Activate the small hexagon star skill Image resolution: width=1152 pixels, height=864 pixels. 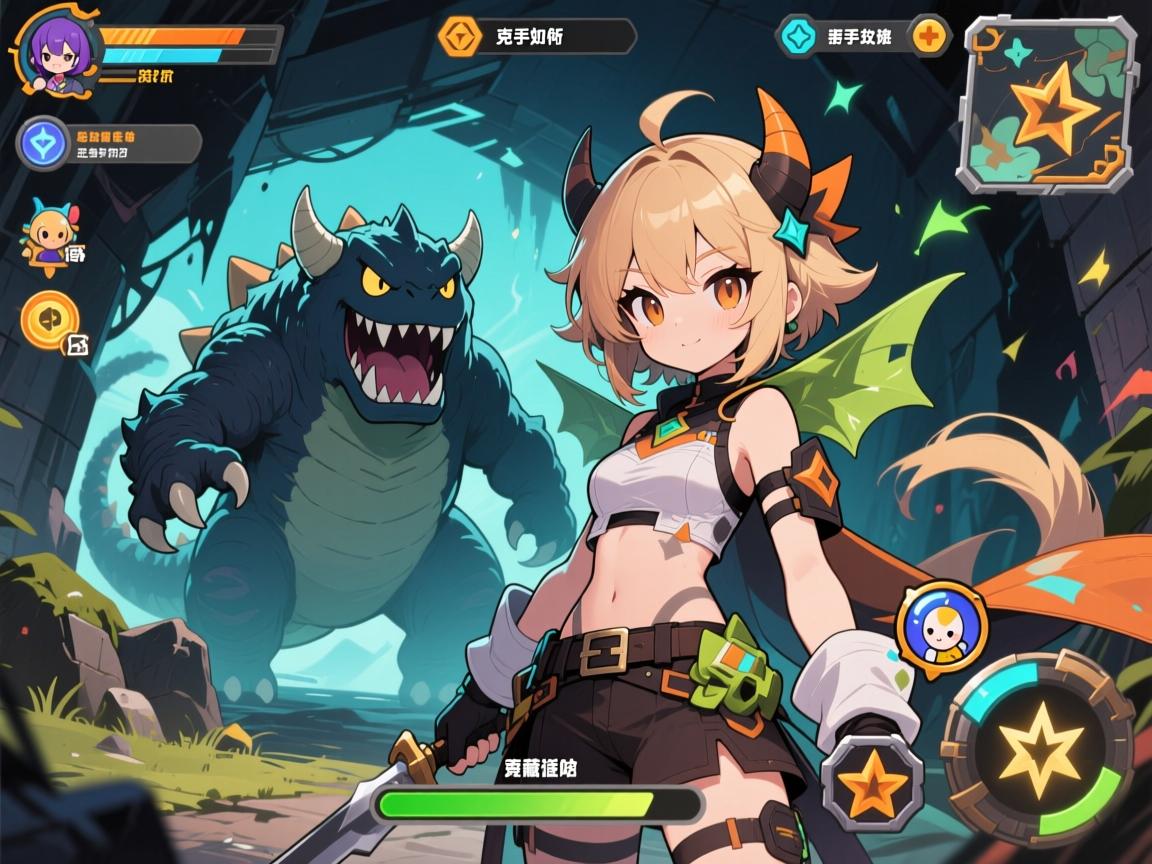tap(871, 782)
